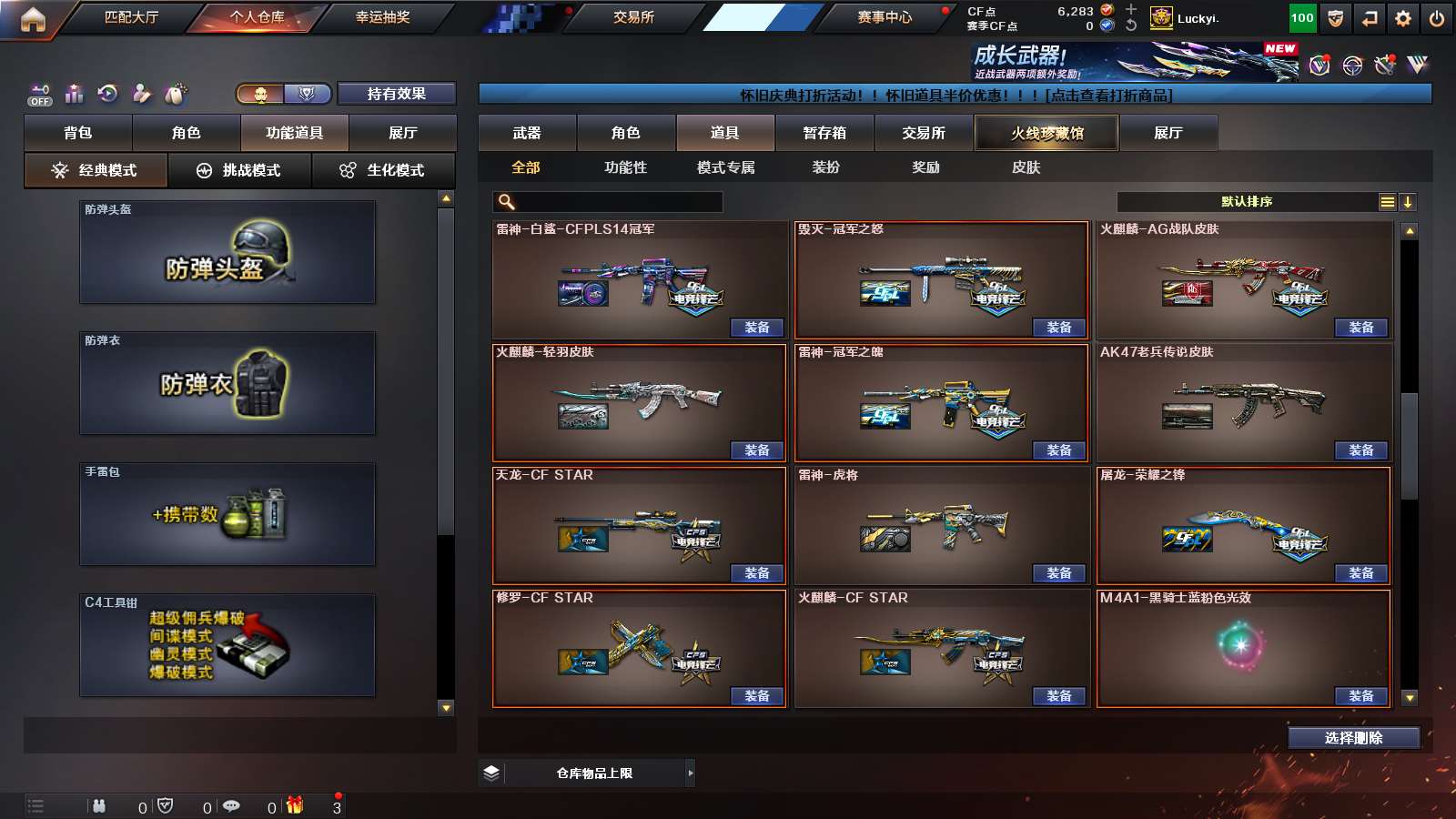Image resolution: width=1456 pixels, height=819 pixels.
Task: Select 生化模式 mode filter
Action: coord(383,170)
